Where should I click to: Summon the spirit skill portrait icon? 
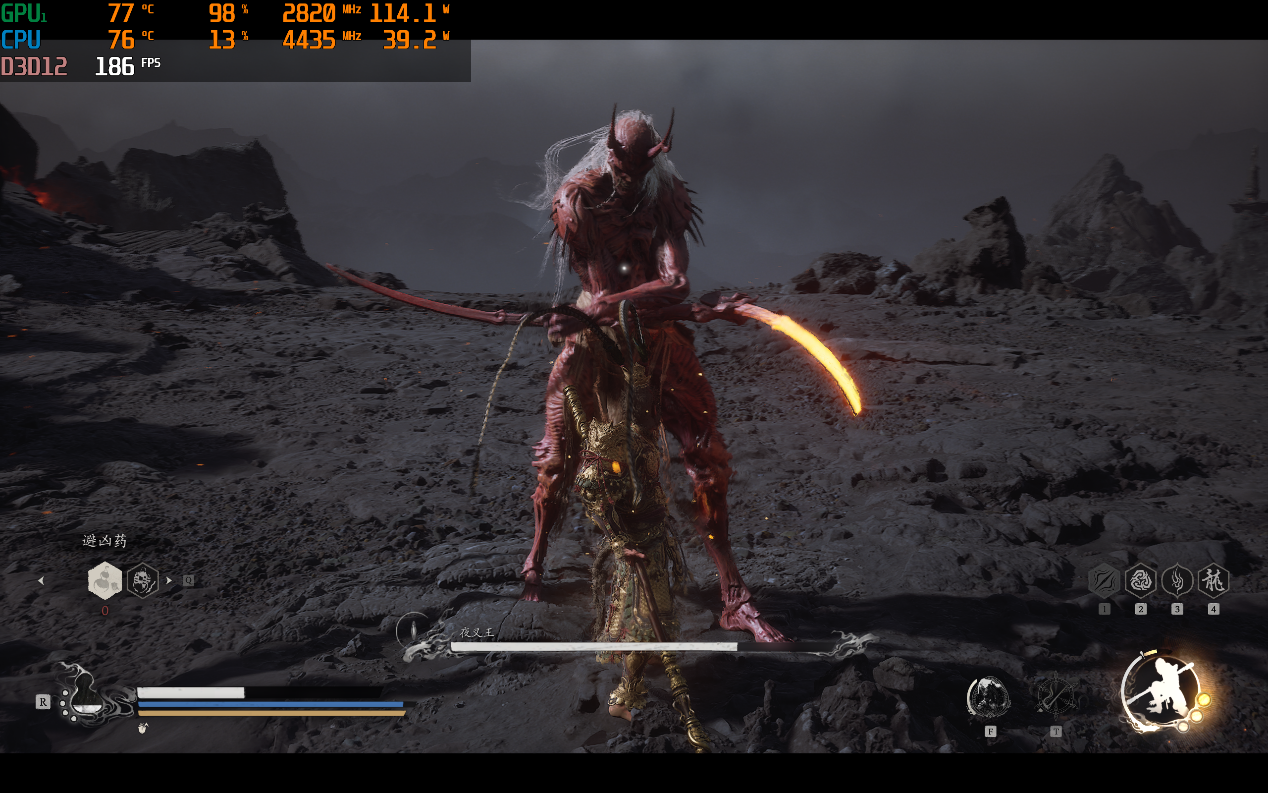tap(988, 697)
